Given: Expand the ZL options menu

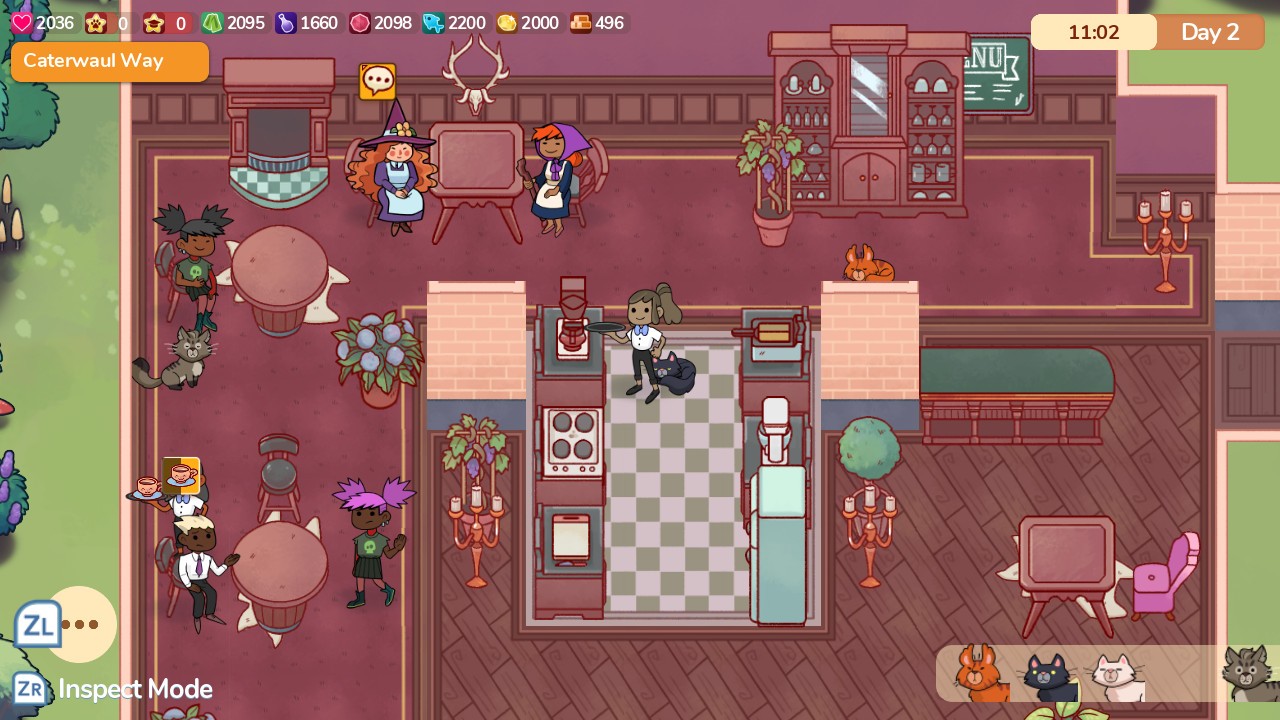Looking at the screenshot, I should (38, 624).
